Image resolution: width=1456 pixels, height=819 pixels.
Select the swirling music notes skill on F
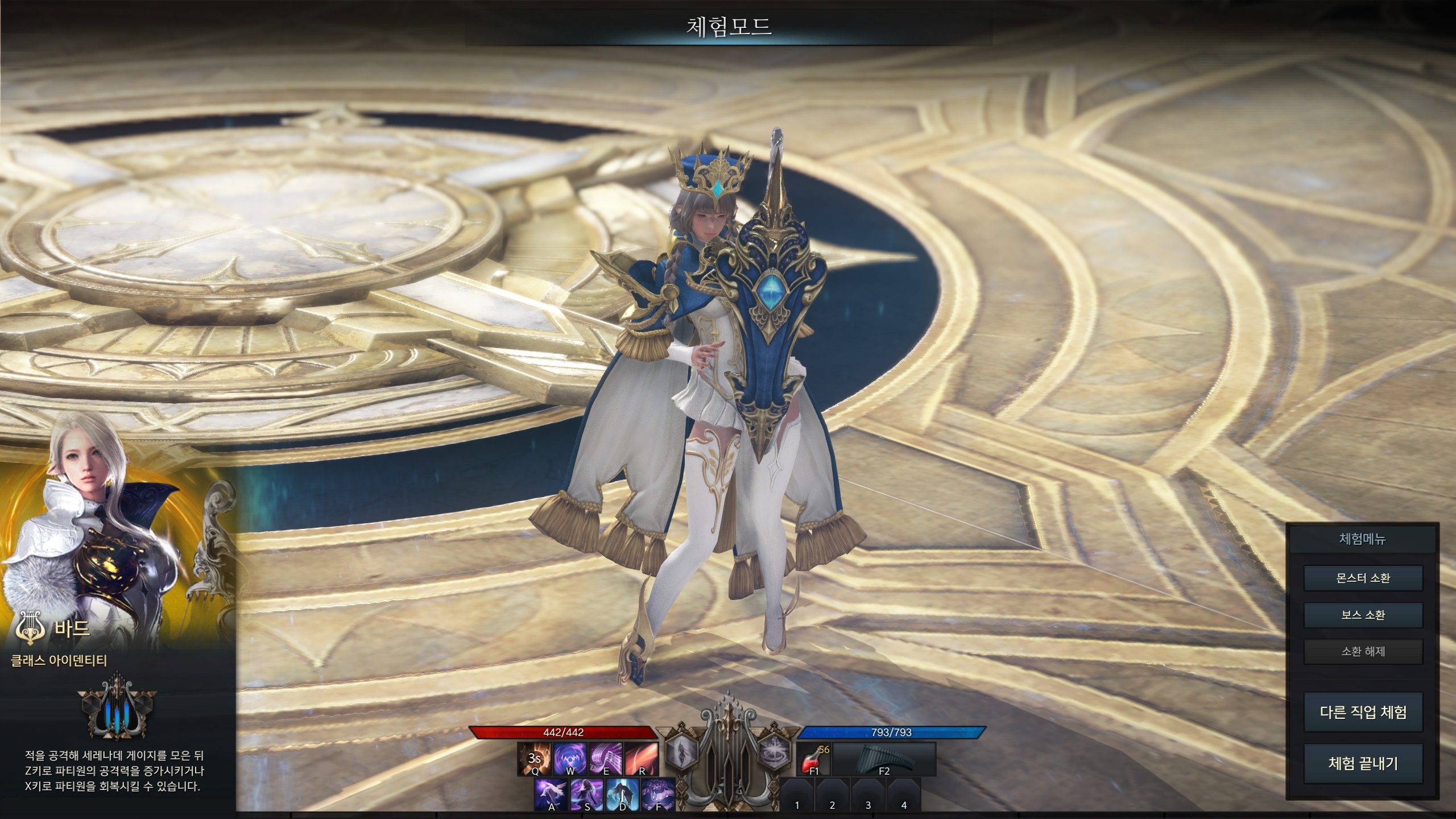(658, 795)
